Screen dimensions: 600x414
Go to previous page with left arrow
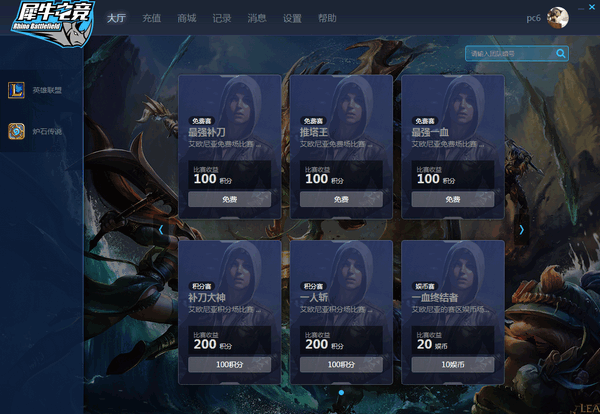(161, 229)
